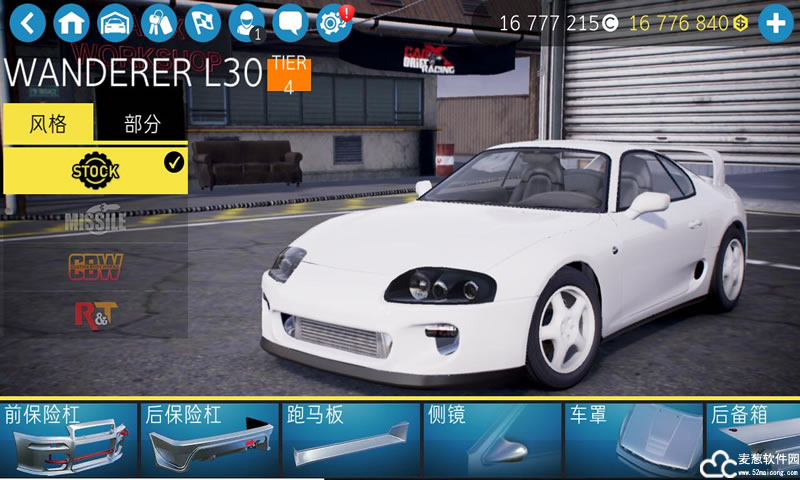Open the gear settings icon
The image size is (800, 480).
click(x=333, y=21)
